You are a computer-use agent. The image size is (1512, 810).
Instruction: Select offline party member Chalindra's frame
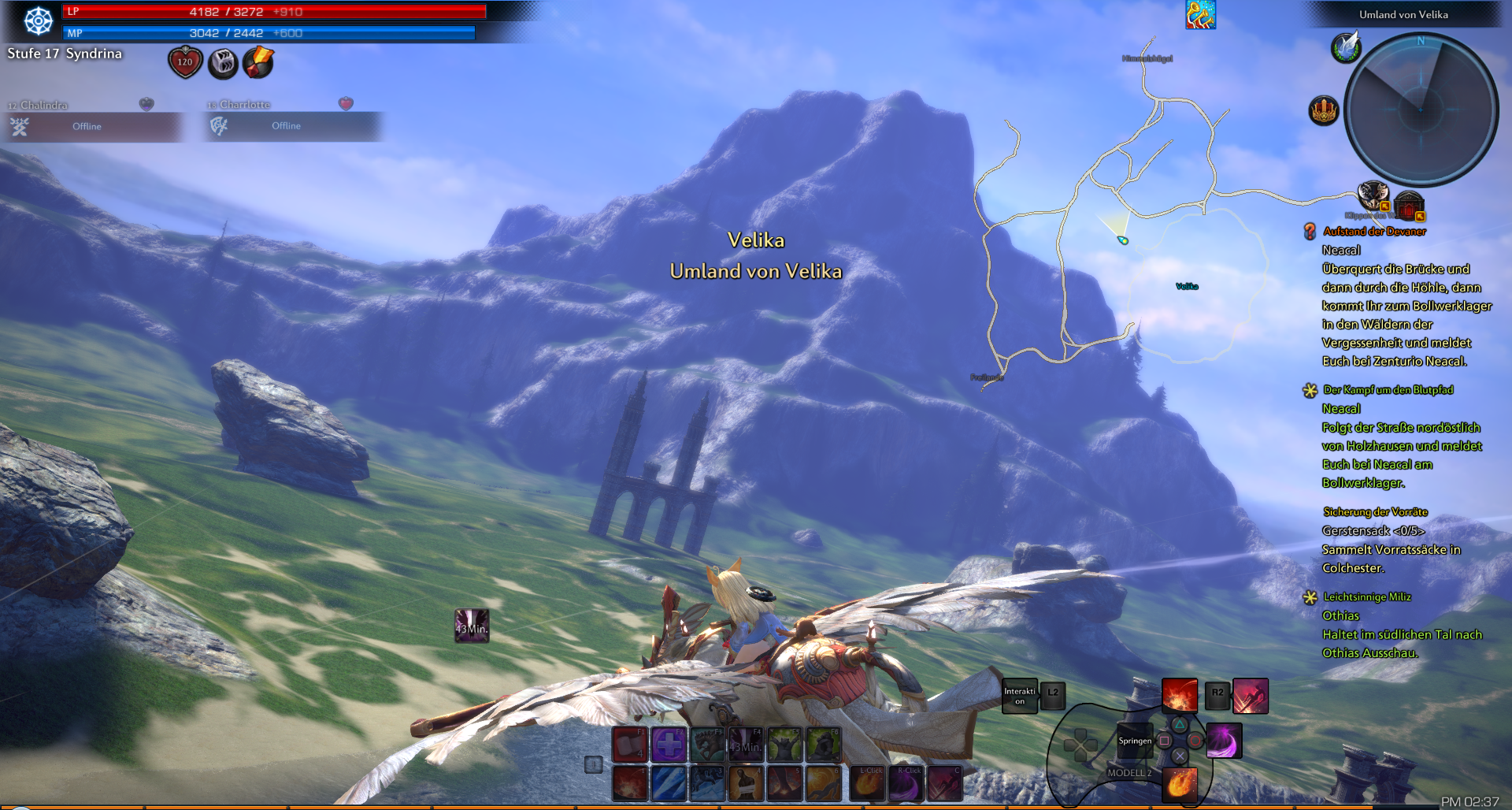pyautogui.click(x=93, y=126)
